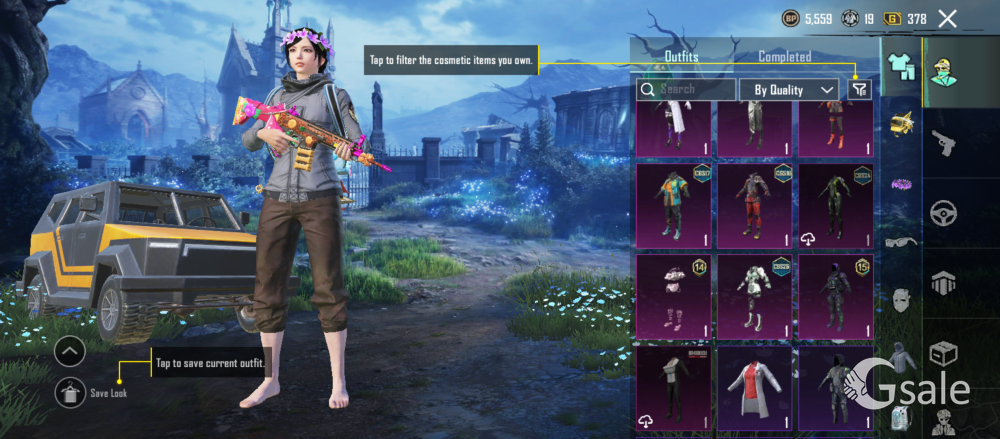Select the purple flower headwear category
Screen dimensions: 1000x439
pyautogui.click(x=902, y=183)
